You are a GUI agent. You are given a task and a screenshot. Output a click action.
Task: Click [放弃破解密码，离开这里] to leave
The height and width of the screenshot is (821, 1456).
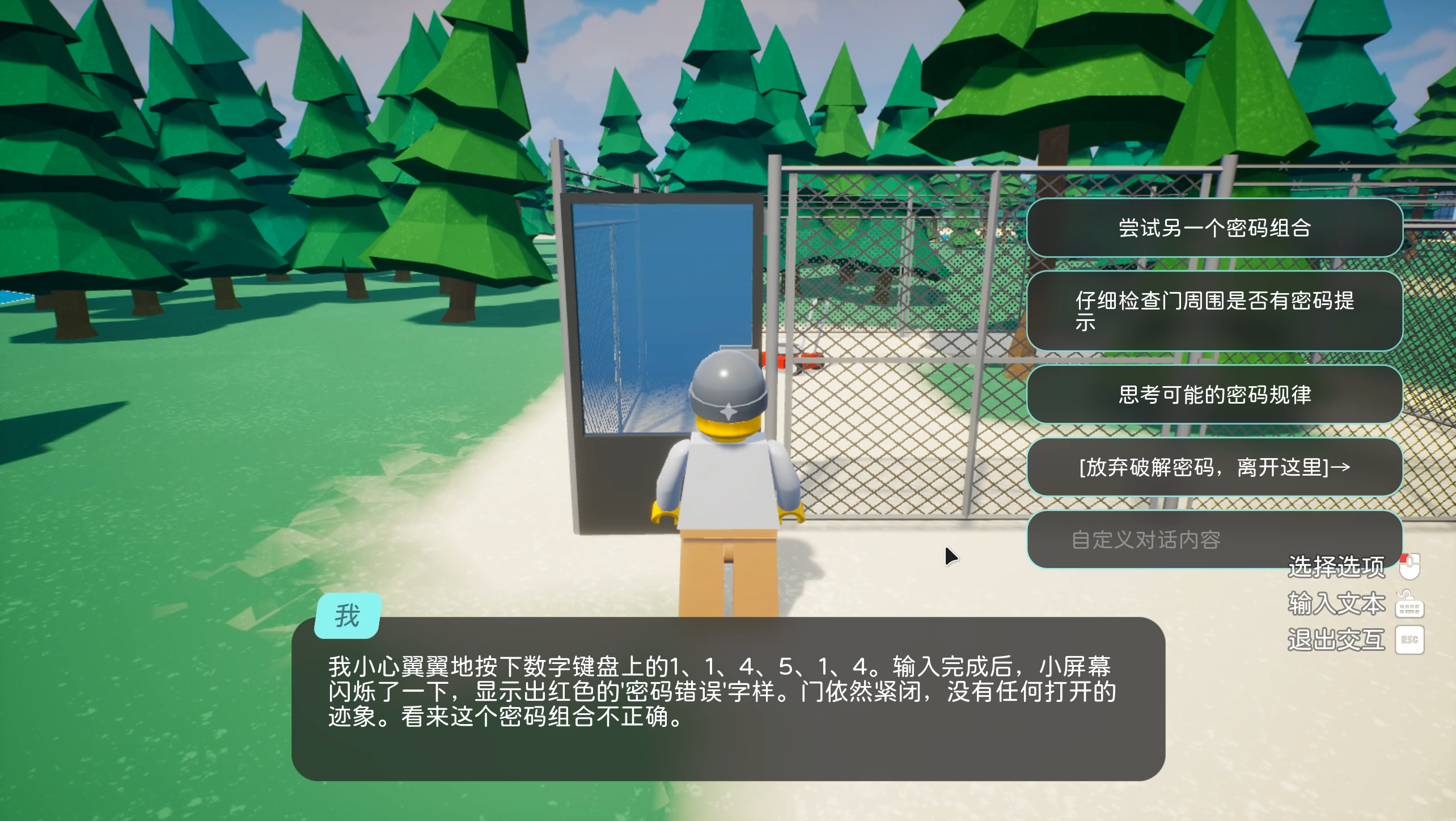click(x=1216, y=468)
